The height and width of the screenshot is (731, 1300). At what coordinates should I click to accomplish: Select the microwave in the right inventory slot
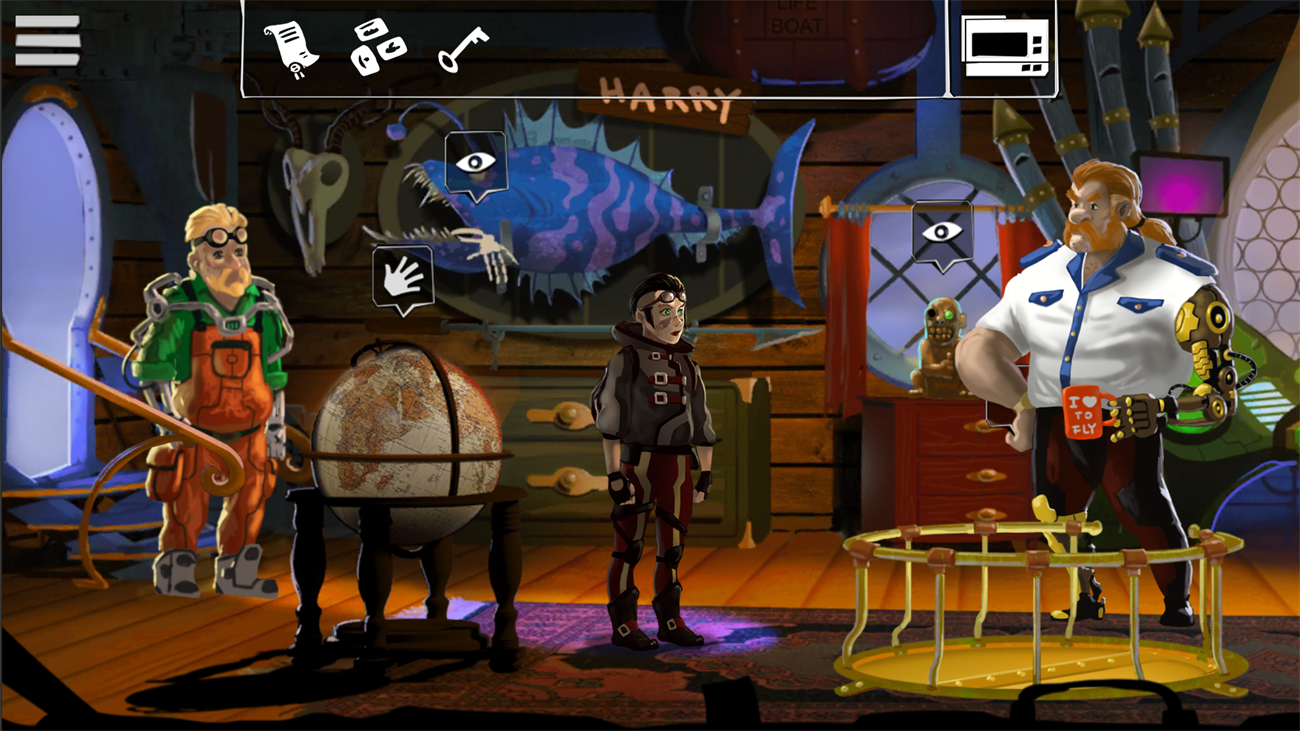[1005, 46]
